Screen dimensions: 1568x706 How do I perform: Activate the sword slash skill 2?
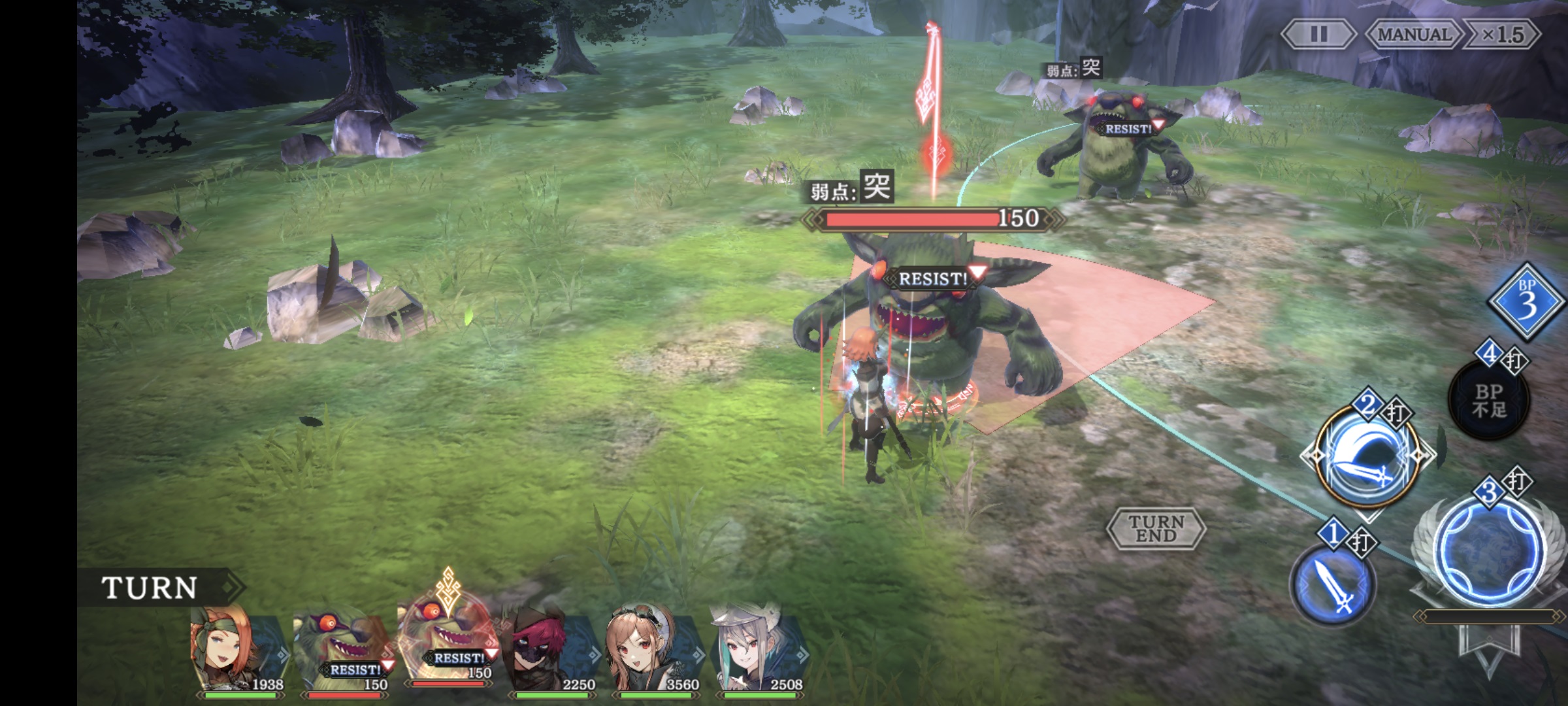tap(1367, 457)
